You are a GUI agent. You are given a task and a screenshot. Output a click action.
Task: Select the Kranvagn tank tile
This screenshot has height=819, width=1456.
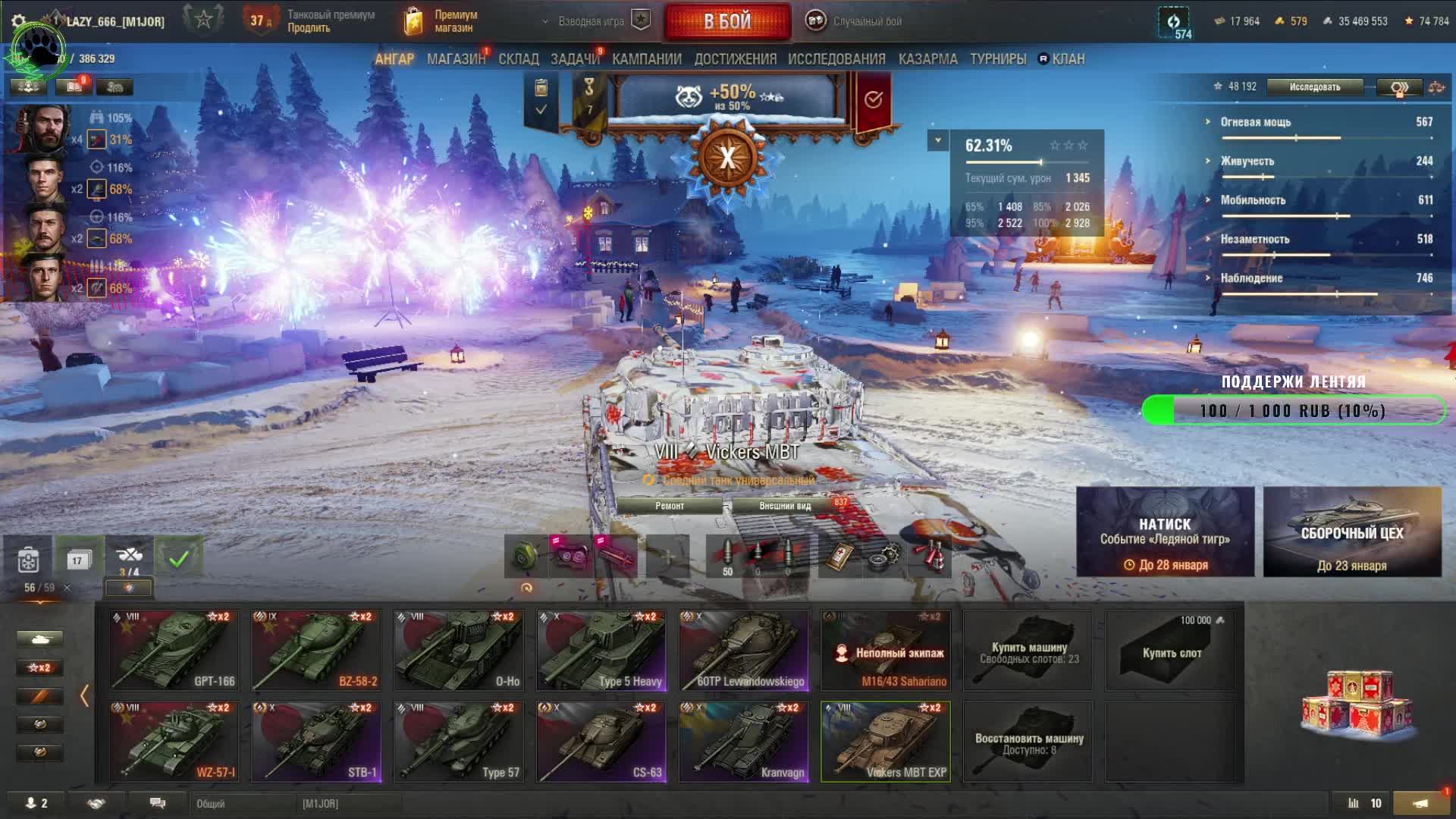click(x=744, y=741)
